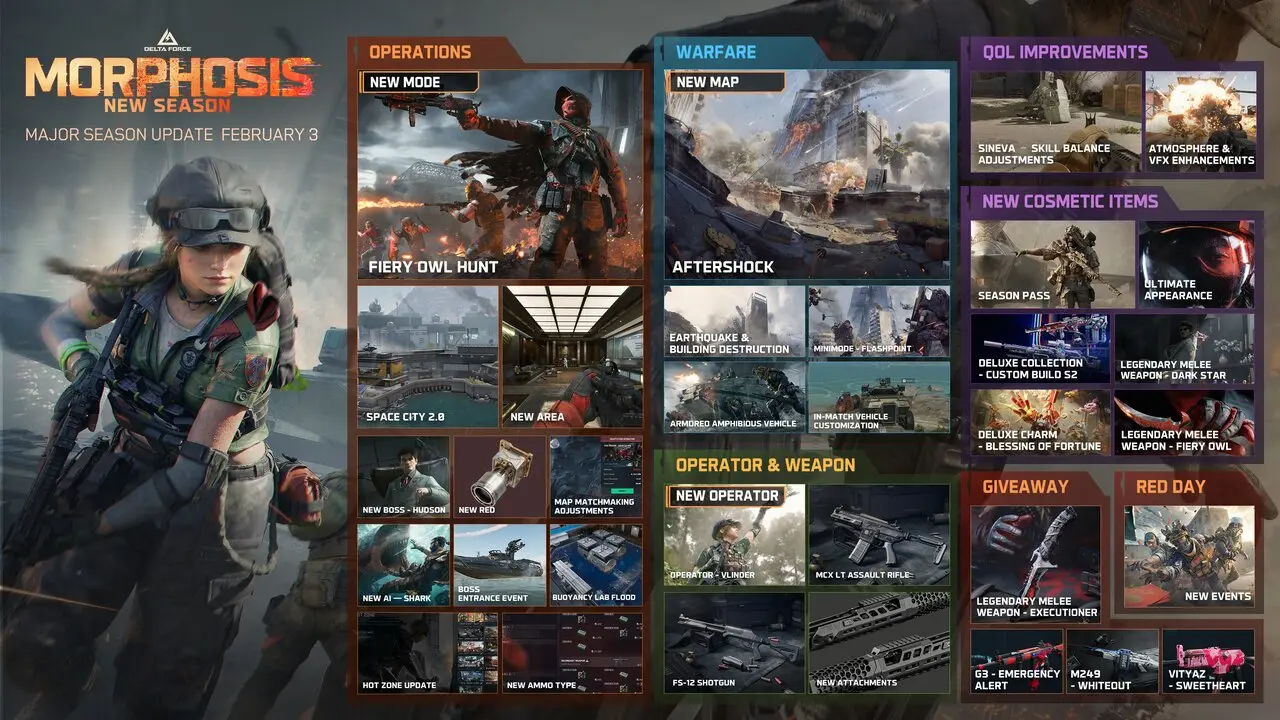Open the New AI — Shark thumbnail

(x=403, y=565)
